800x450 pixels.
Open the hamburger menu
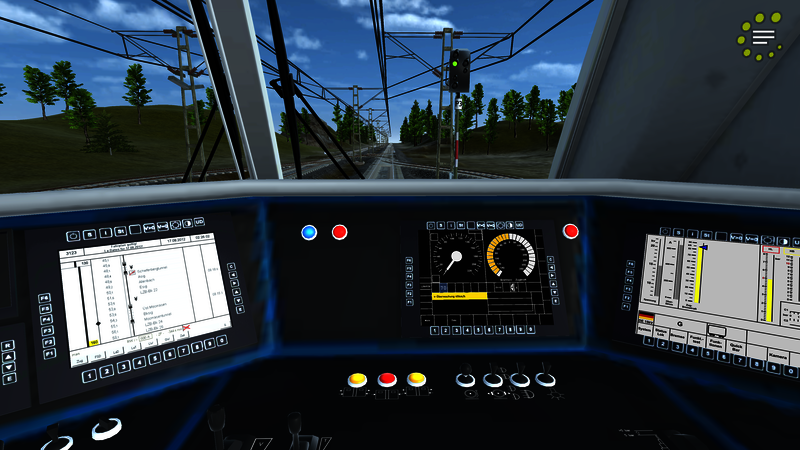[764, 38]
